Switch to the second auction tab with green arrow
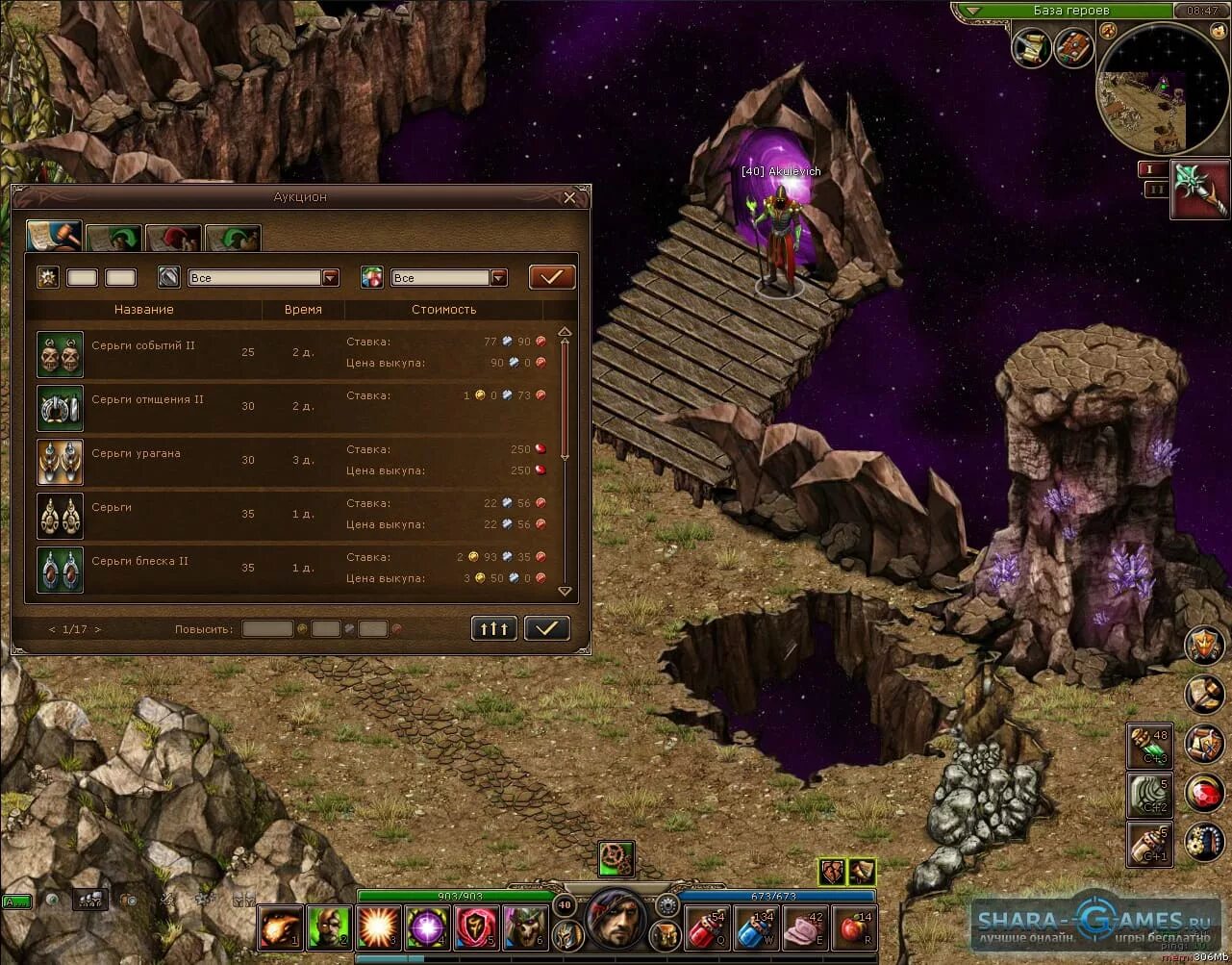The image size is (1232, 965). point(113,238)
